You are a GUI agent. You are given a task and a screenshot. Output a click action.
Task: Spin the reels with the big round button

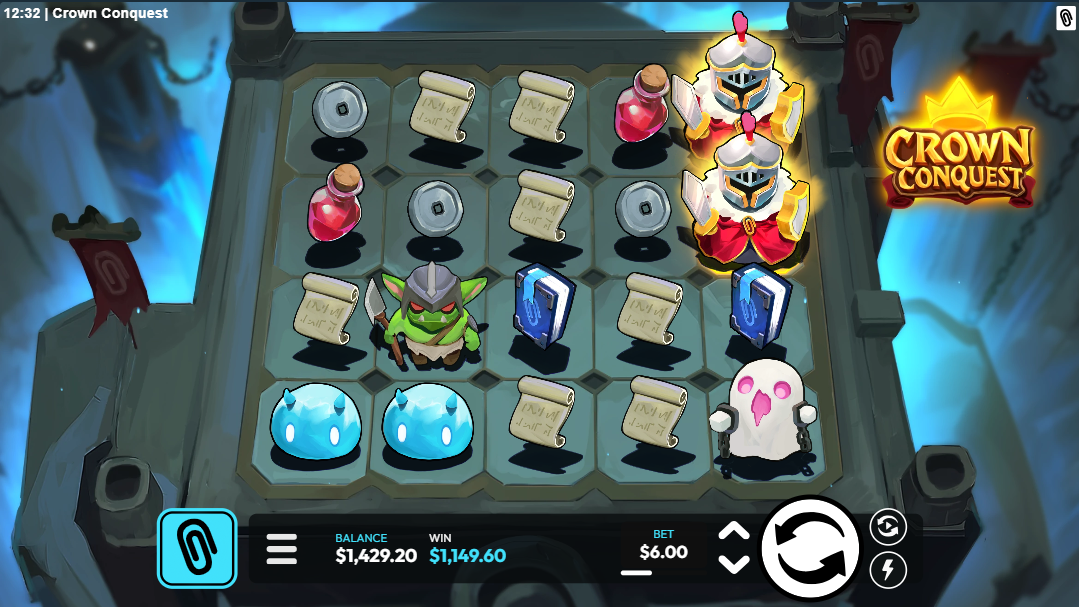click(810, 547)
